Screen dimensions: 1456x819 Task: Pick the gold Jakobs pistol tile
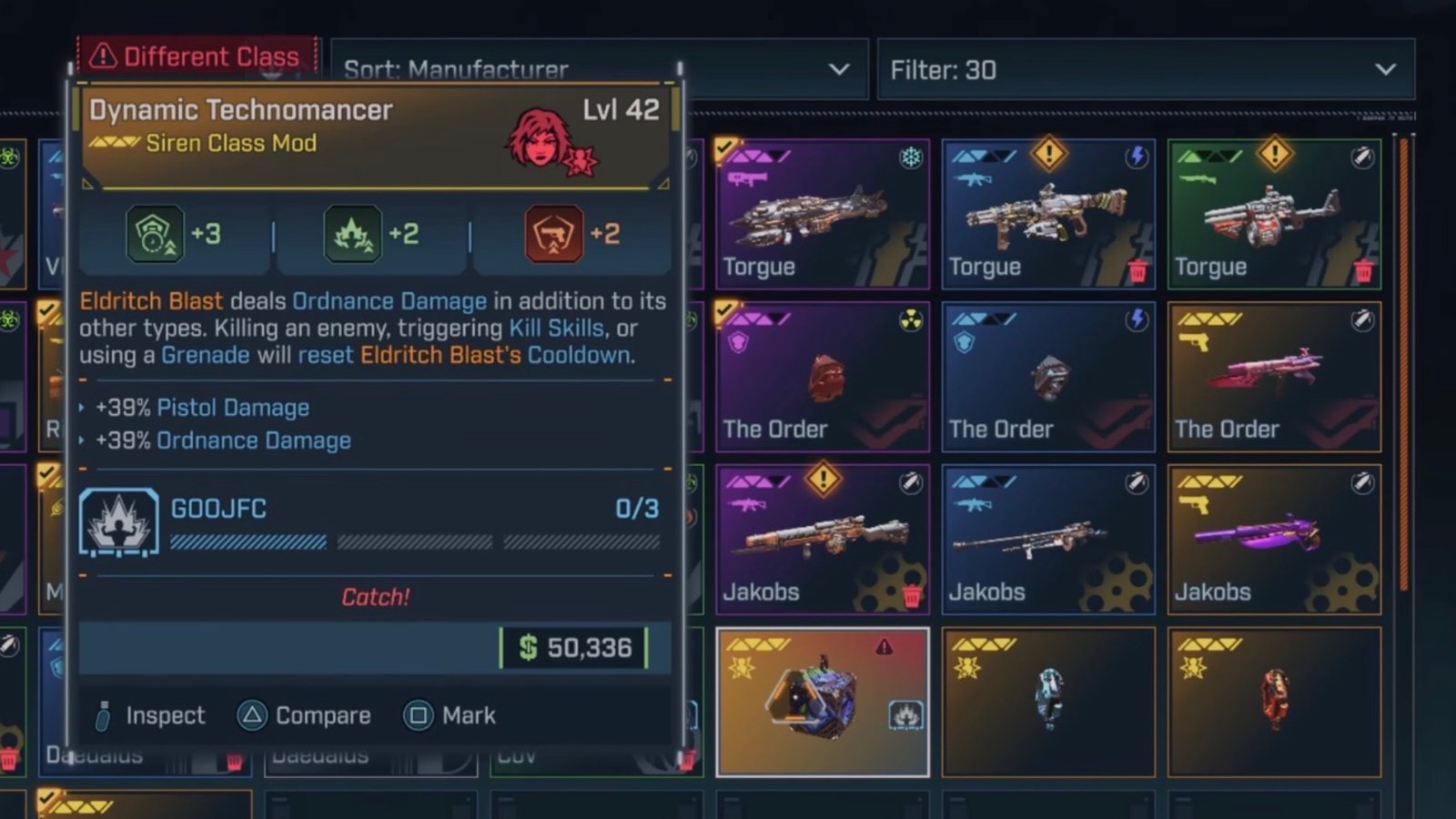click(1274, 540)
